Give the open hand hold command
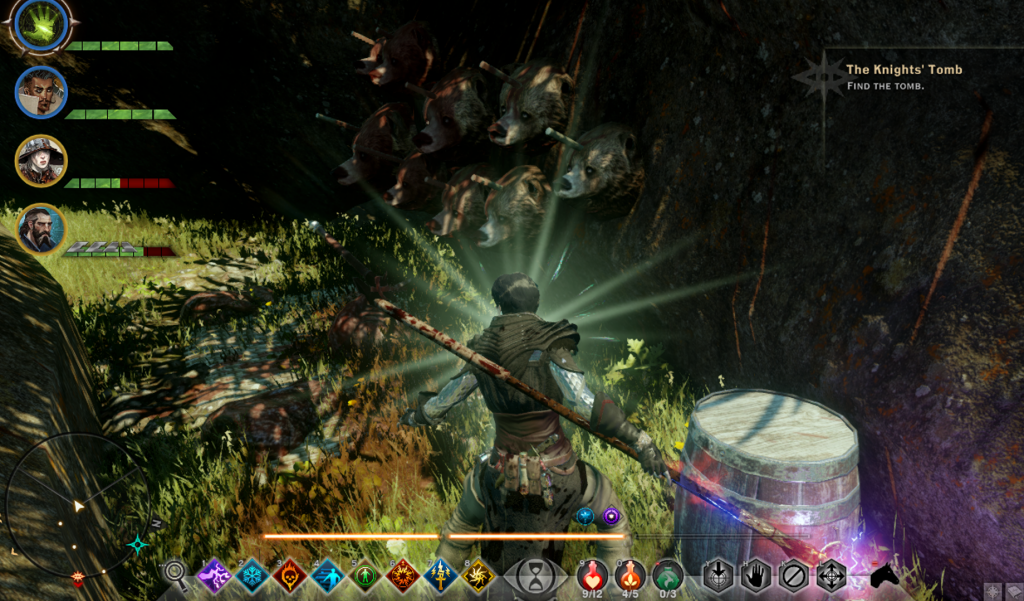 tap(757, 576)
